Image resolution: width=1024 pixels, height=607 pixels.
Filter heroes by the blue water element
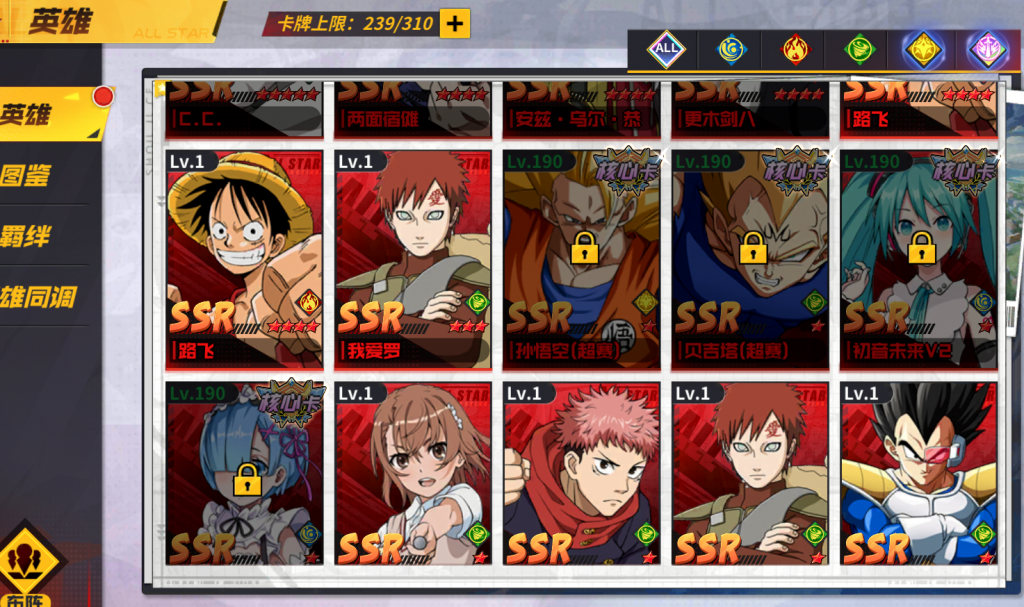point(731,48)
